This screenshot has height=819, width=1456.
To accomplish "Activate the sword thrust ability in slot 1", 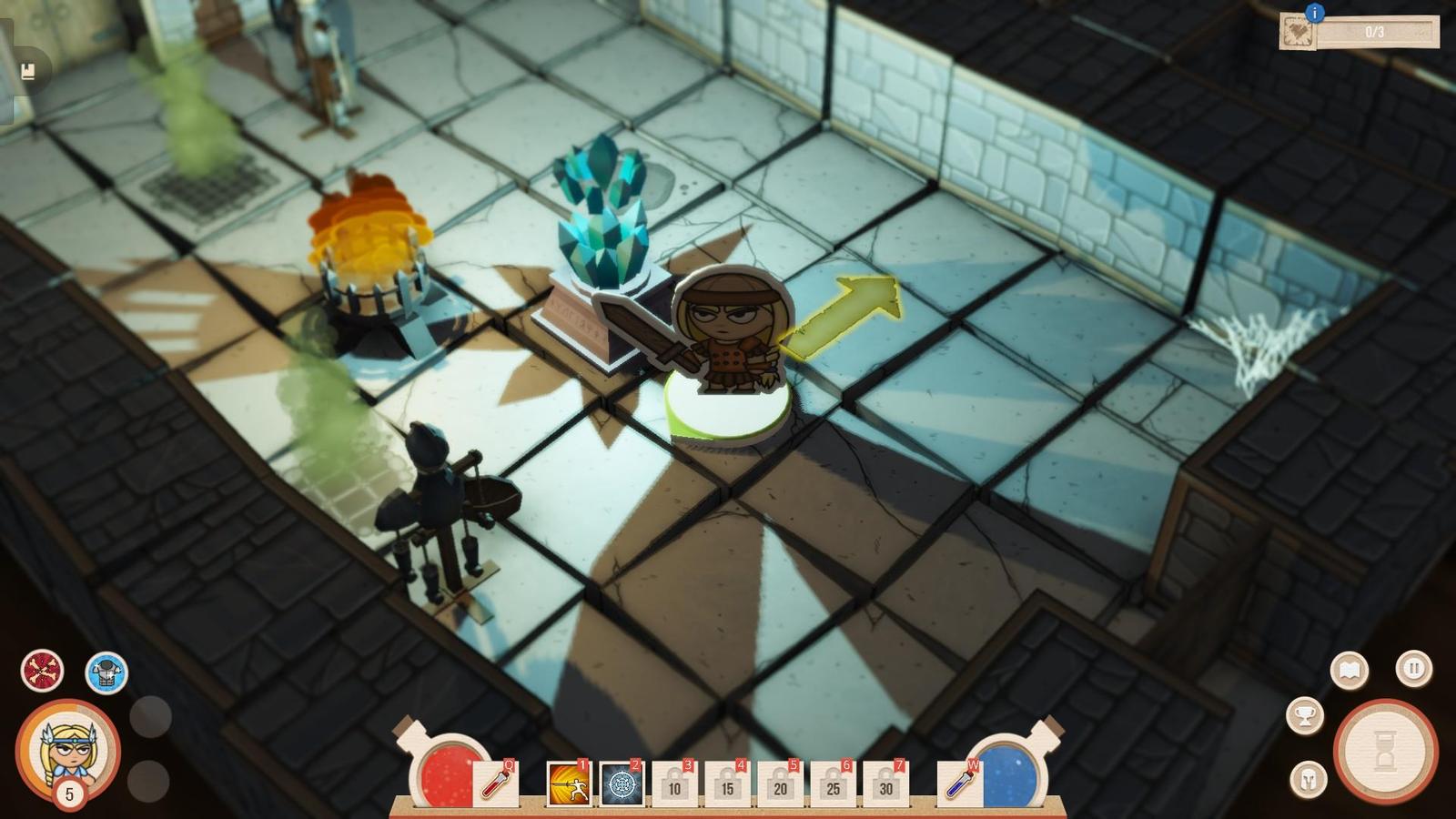I will point(569,784).
